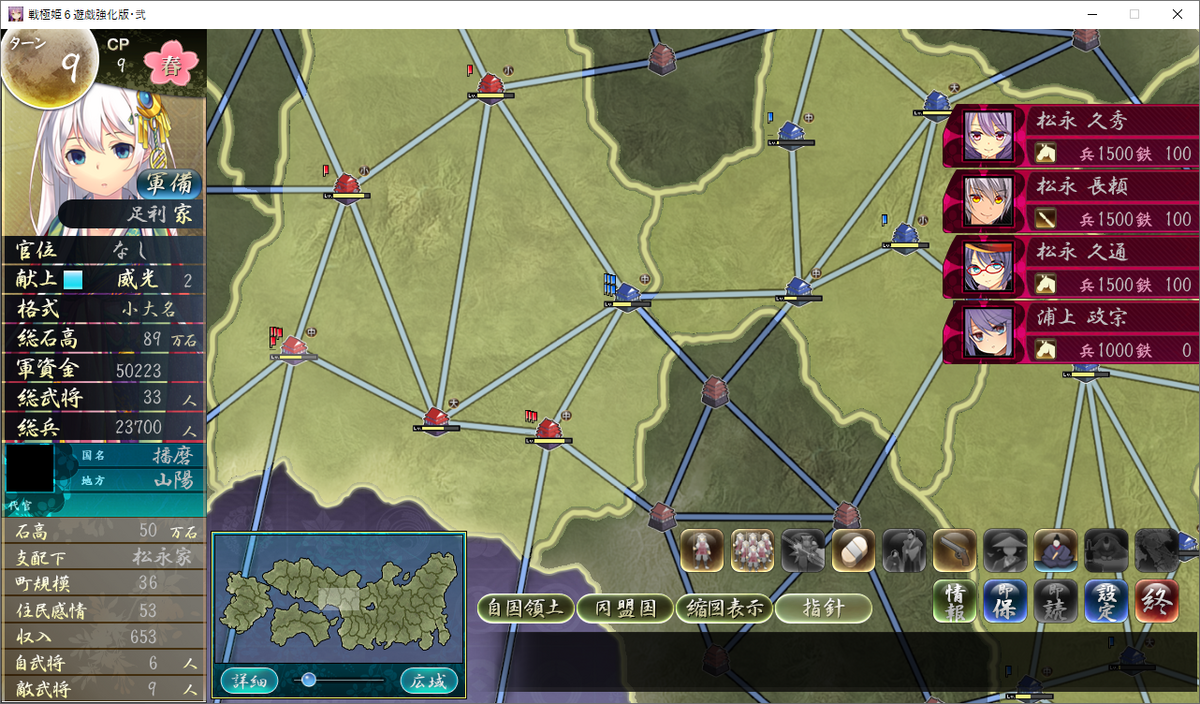Open the 指針 policy menu
Viewport: 1200px width, 704px height.
(823, 607)
